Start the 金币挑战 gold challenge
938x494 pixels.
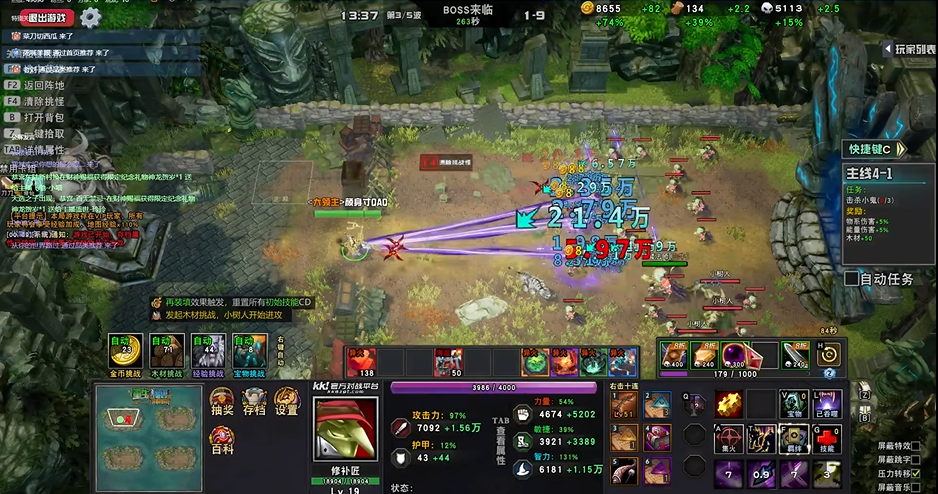(125, 353)
